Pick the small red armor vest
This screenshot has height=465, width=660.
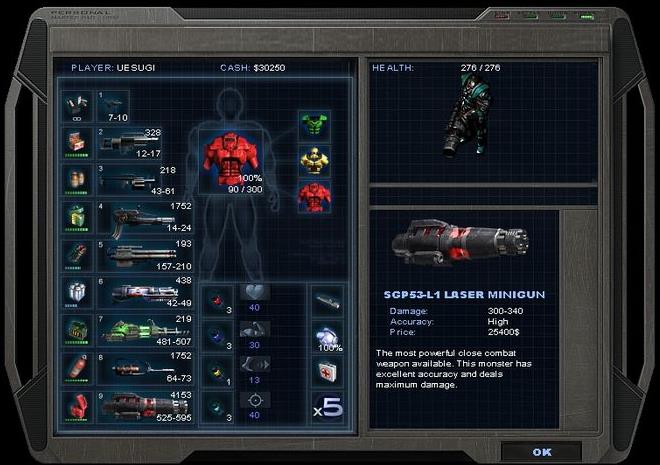point(314,196)
